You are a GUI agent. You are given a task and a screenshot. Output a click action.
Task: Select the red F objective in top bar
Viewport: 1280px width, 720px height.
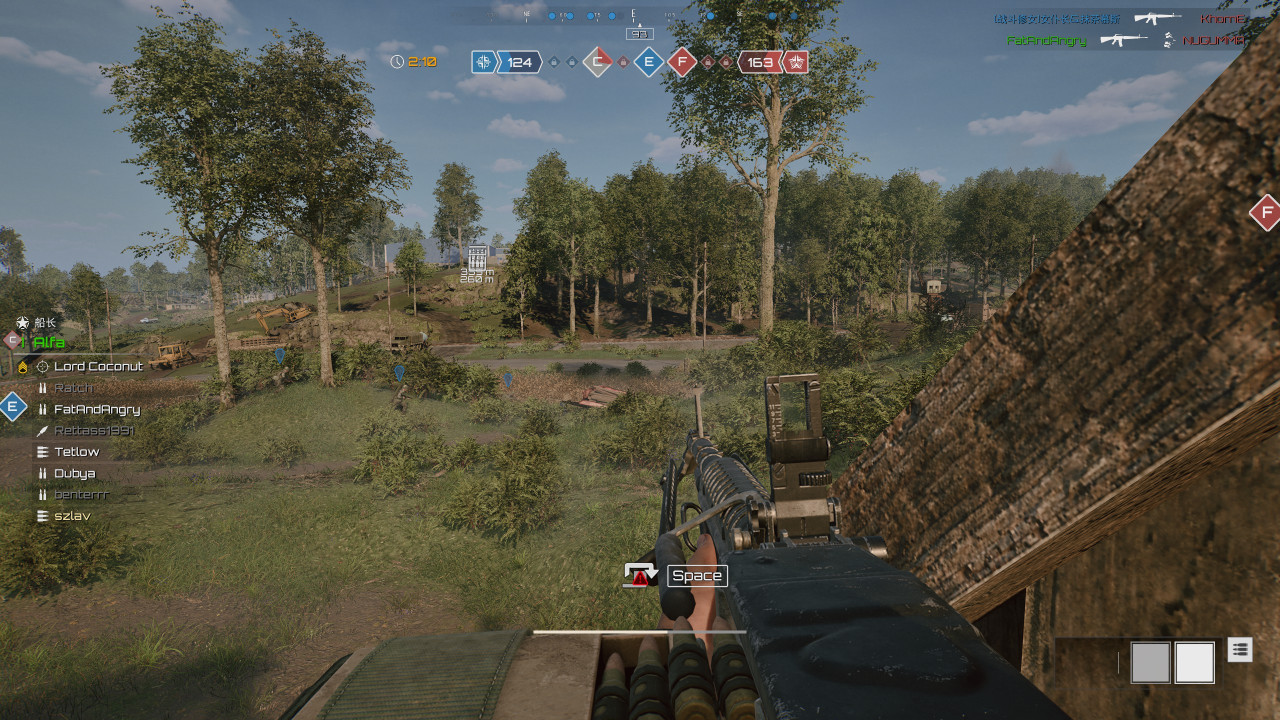pyautogui.click(x=682, y=62)
